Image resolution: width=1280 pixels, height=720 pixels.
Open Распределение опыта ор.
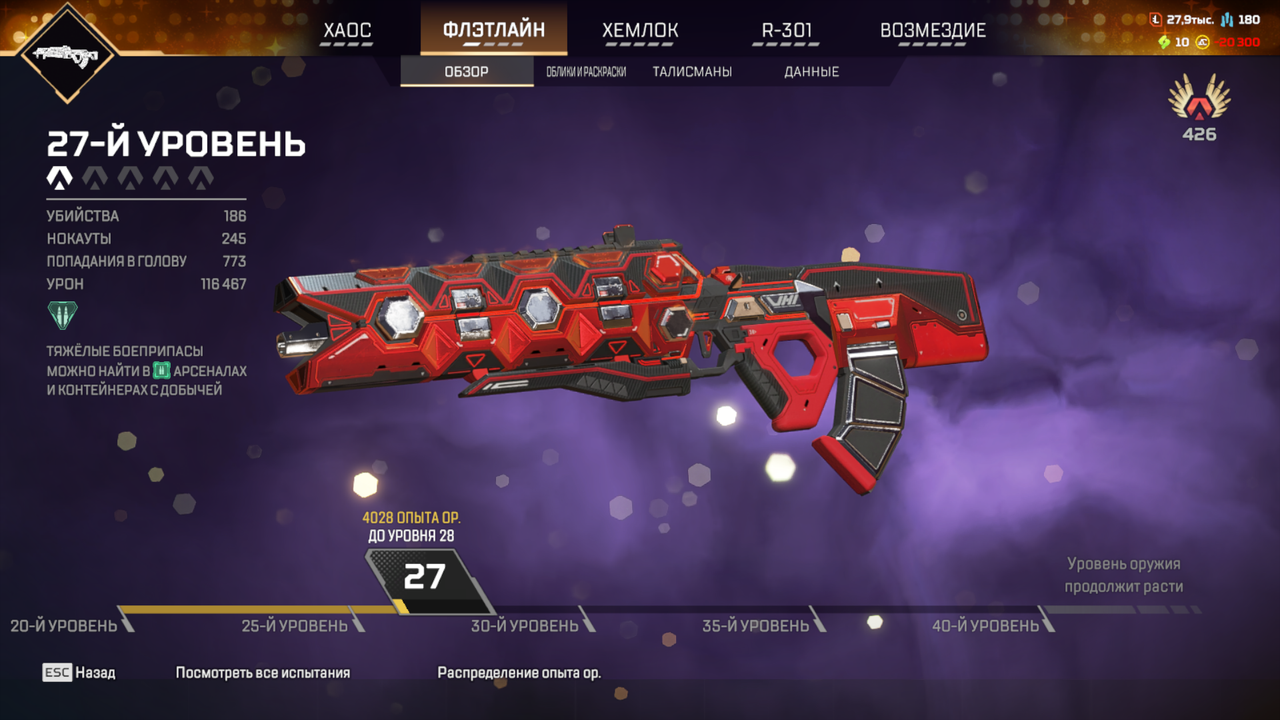coord(519,673)
